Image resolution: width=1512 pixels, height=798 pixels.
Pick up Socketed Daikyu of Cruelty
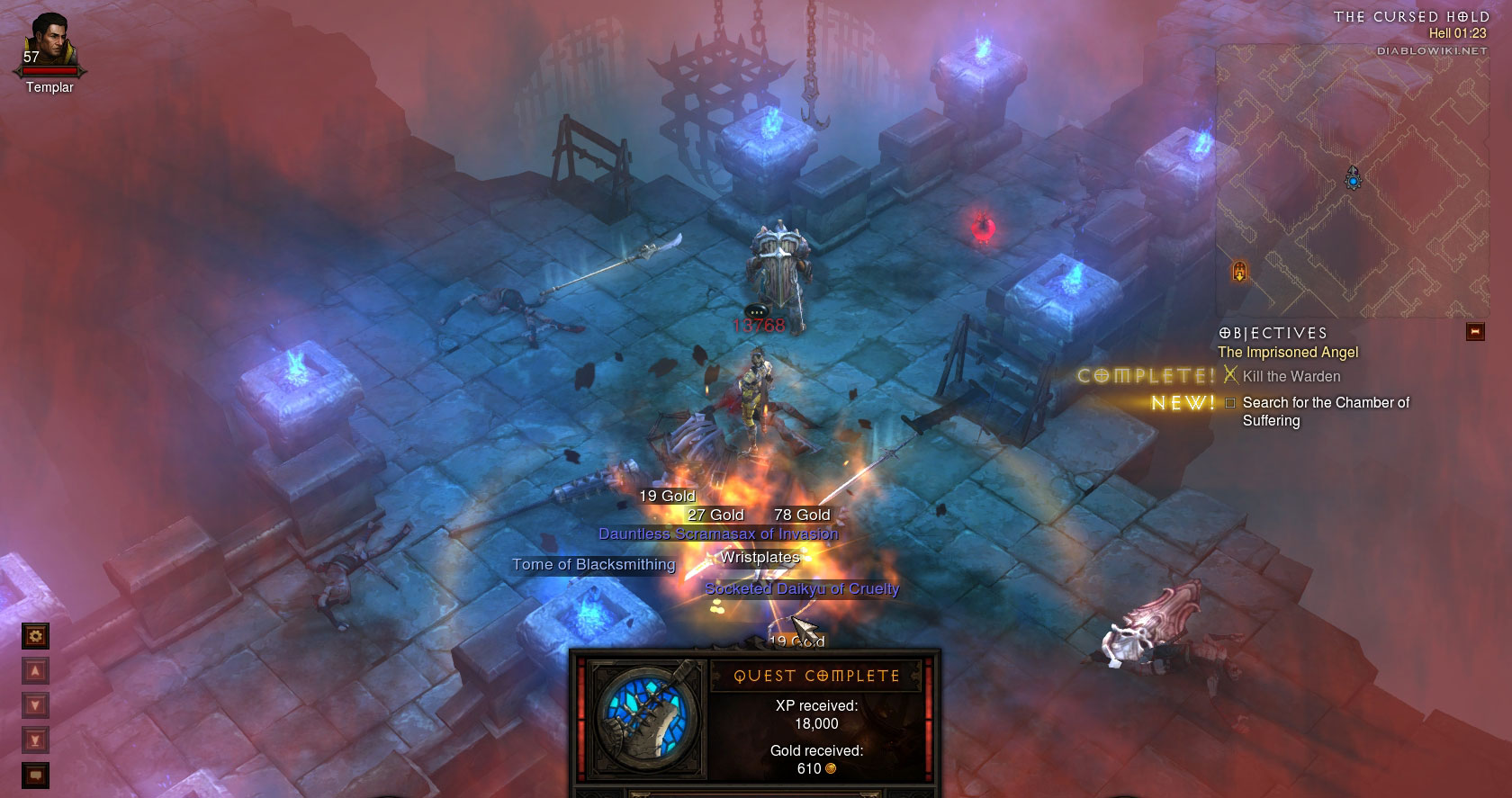[x=801, y=589]
